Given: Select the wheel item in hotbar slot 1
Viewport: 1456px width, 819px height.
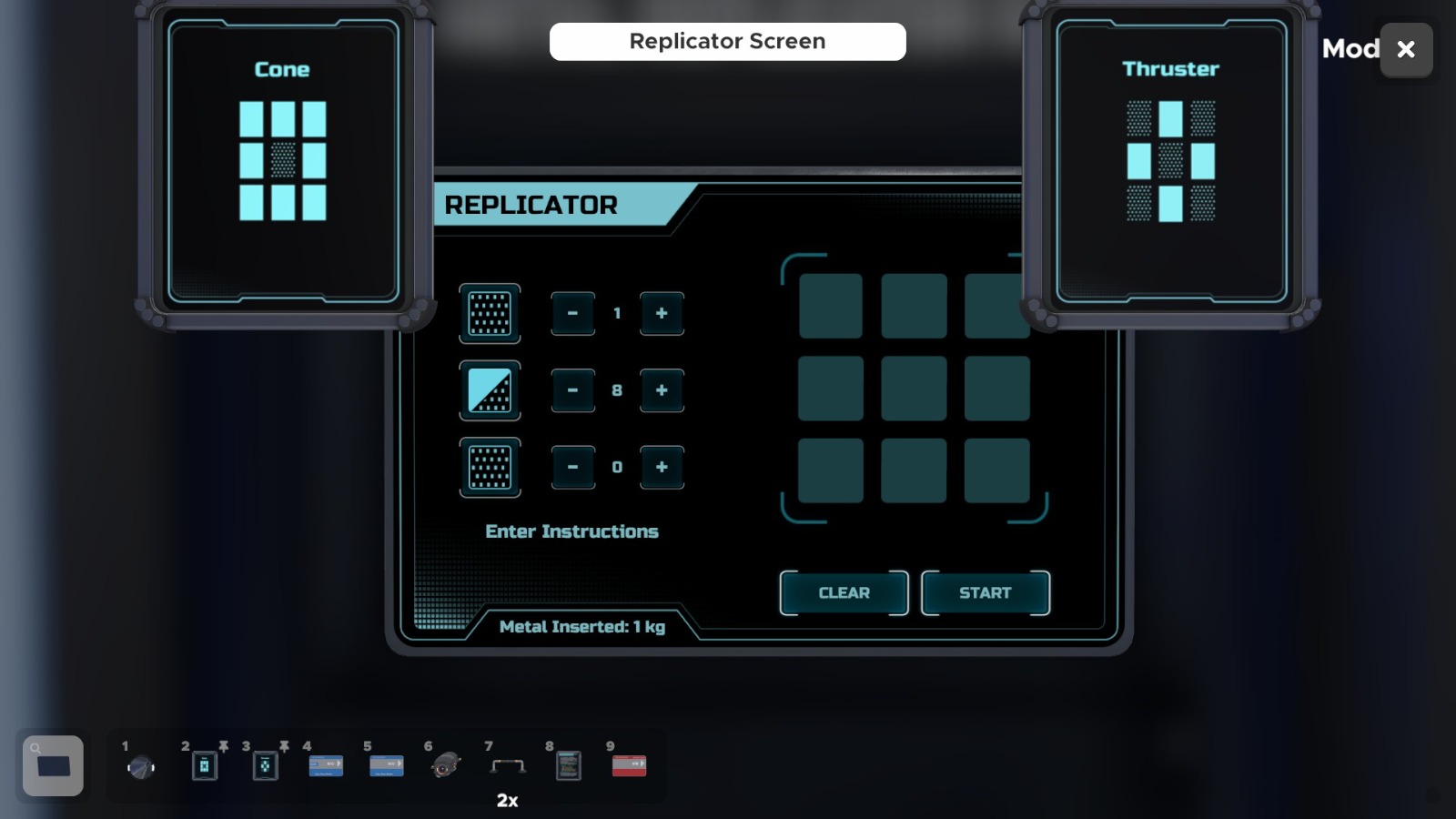Looking at the screenshot, I should [x=141, y=765].
